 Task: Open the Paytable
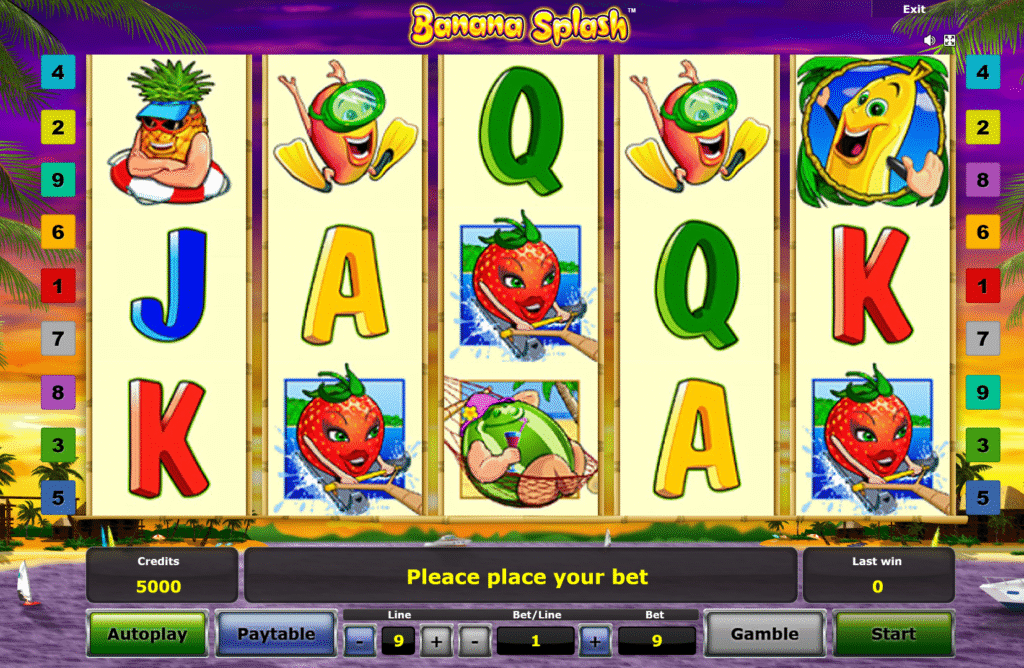coord(275,634)
